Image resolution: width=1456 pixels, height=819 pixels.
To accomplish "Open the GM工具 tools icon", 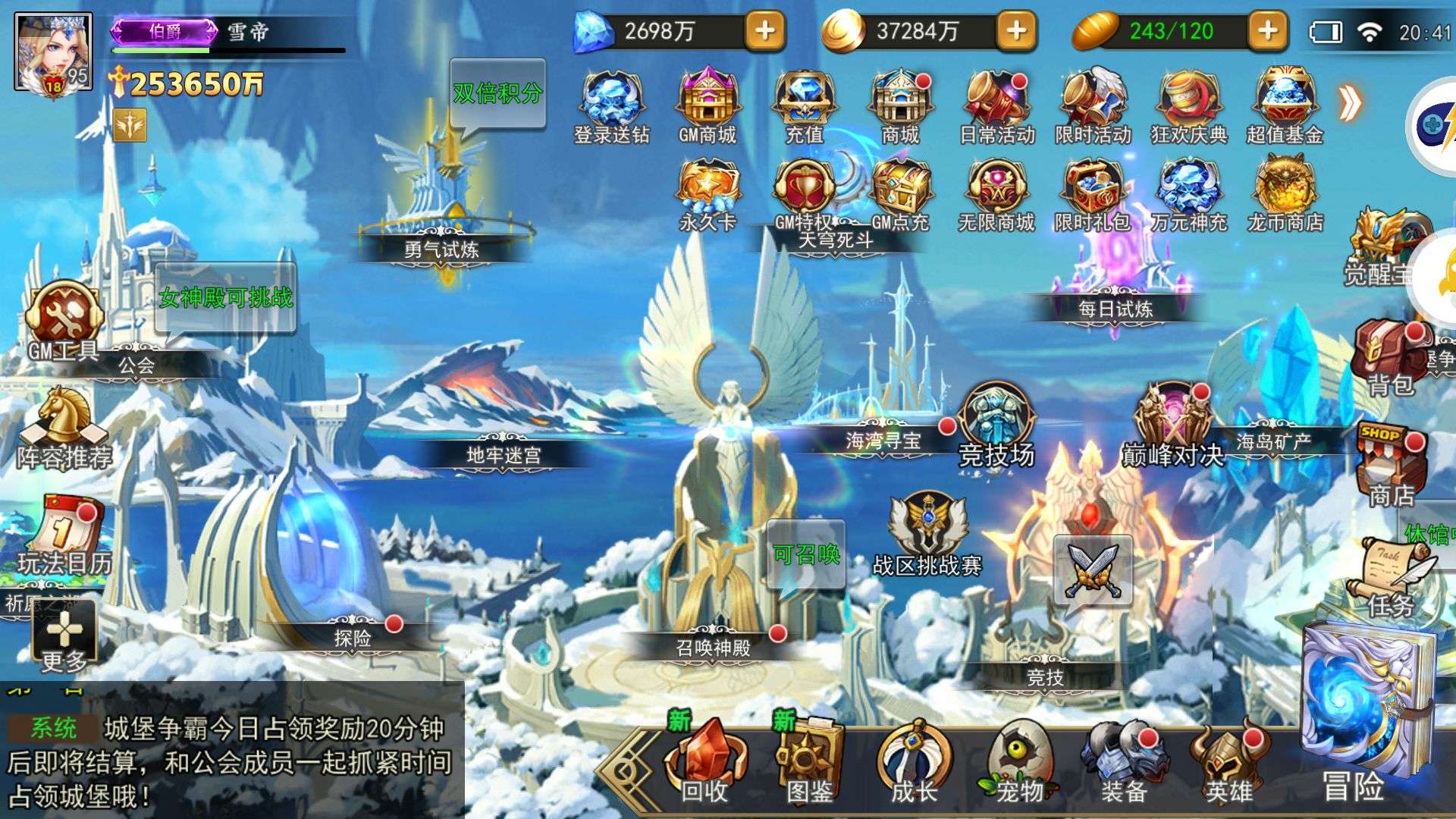I will click(64, 320).
